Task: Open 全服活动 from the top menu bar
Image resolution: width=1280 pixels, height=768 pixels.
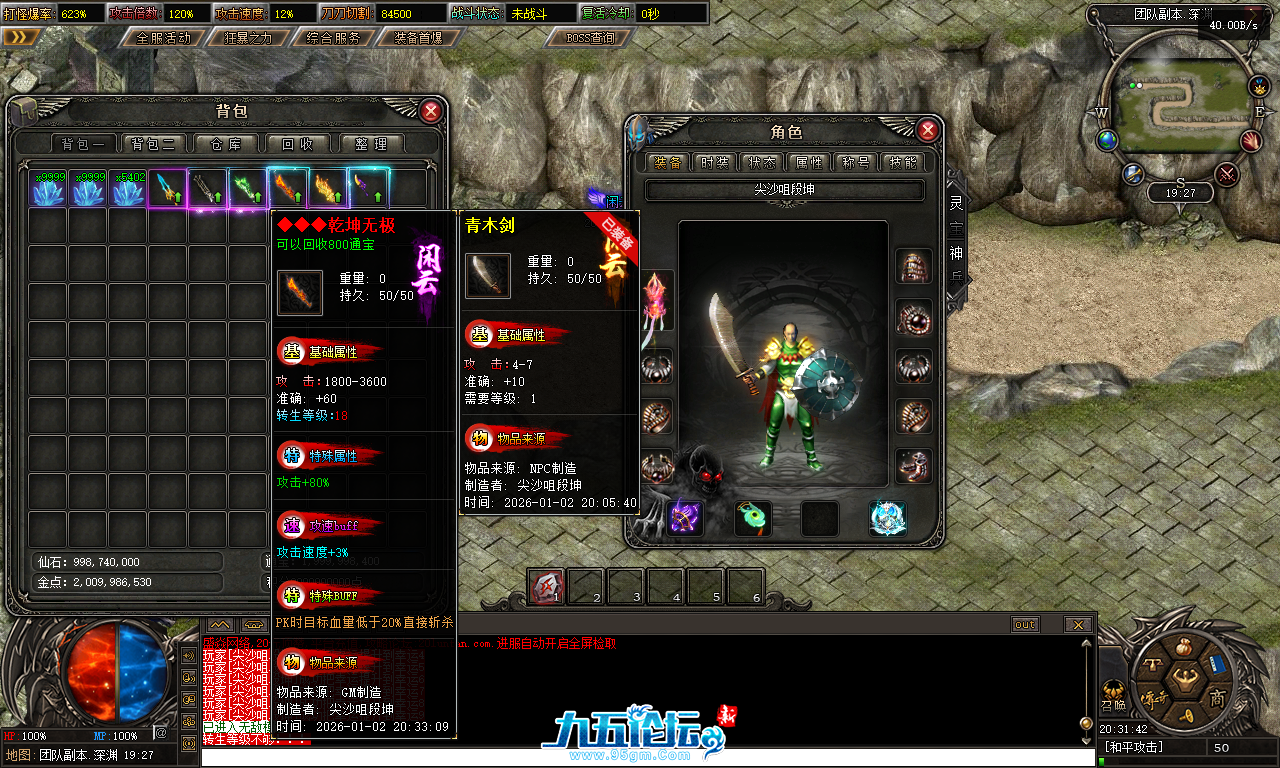Action: [x=160, y=38]
